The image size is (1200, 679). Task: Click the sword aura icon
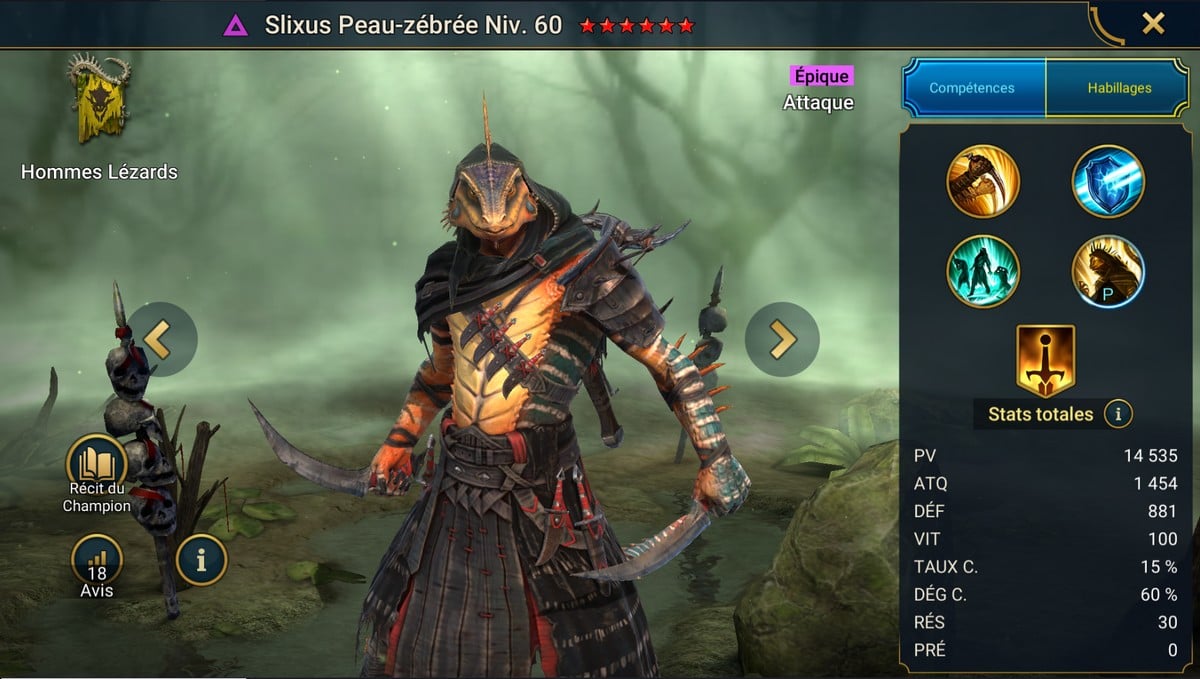[x=1045, y=359]
